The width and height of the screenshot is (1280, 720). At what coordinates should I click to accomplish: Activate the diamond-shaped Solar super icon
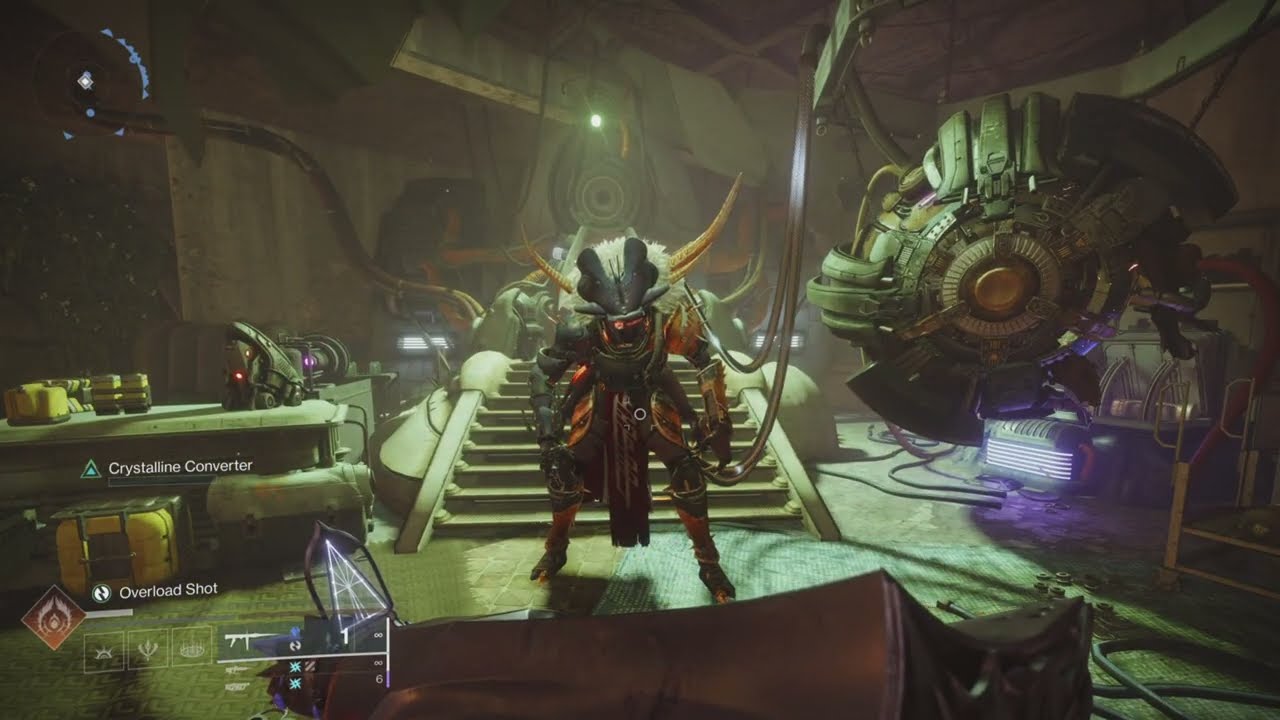[55, 617]
